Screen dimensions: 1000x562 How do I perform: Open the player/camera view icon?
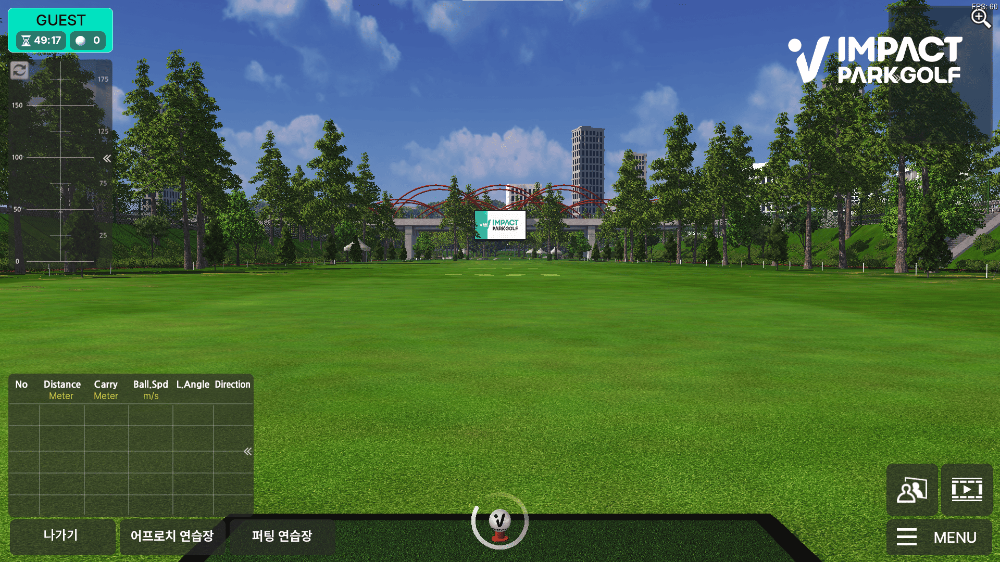coord(912,490)
